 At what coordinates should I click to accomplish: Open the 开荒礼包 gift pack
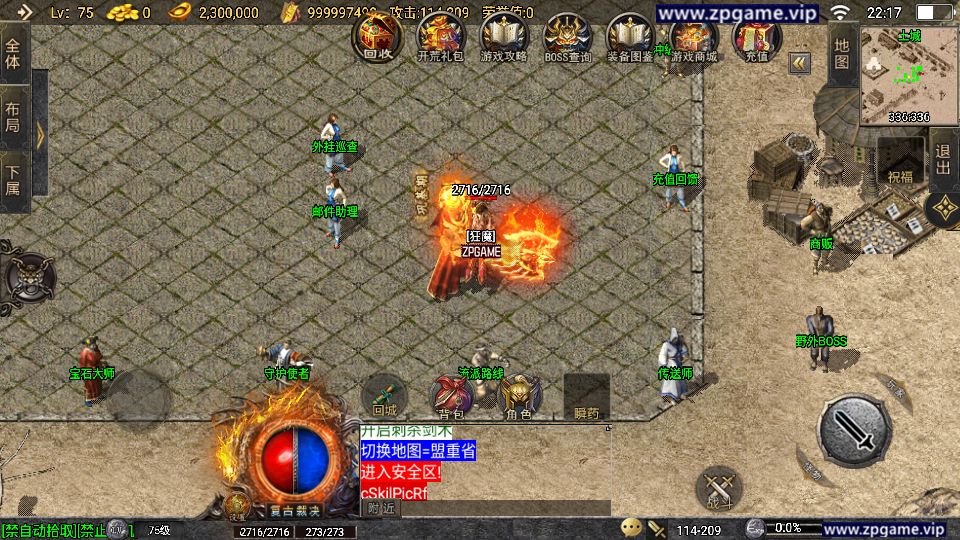(x=440, y=38)
